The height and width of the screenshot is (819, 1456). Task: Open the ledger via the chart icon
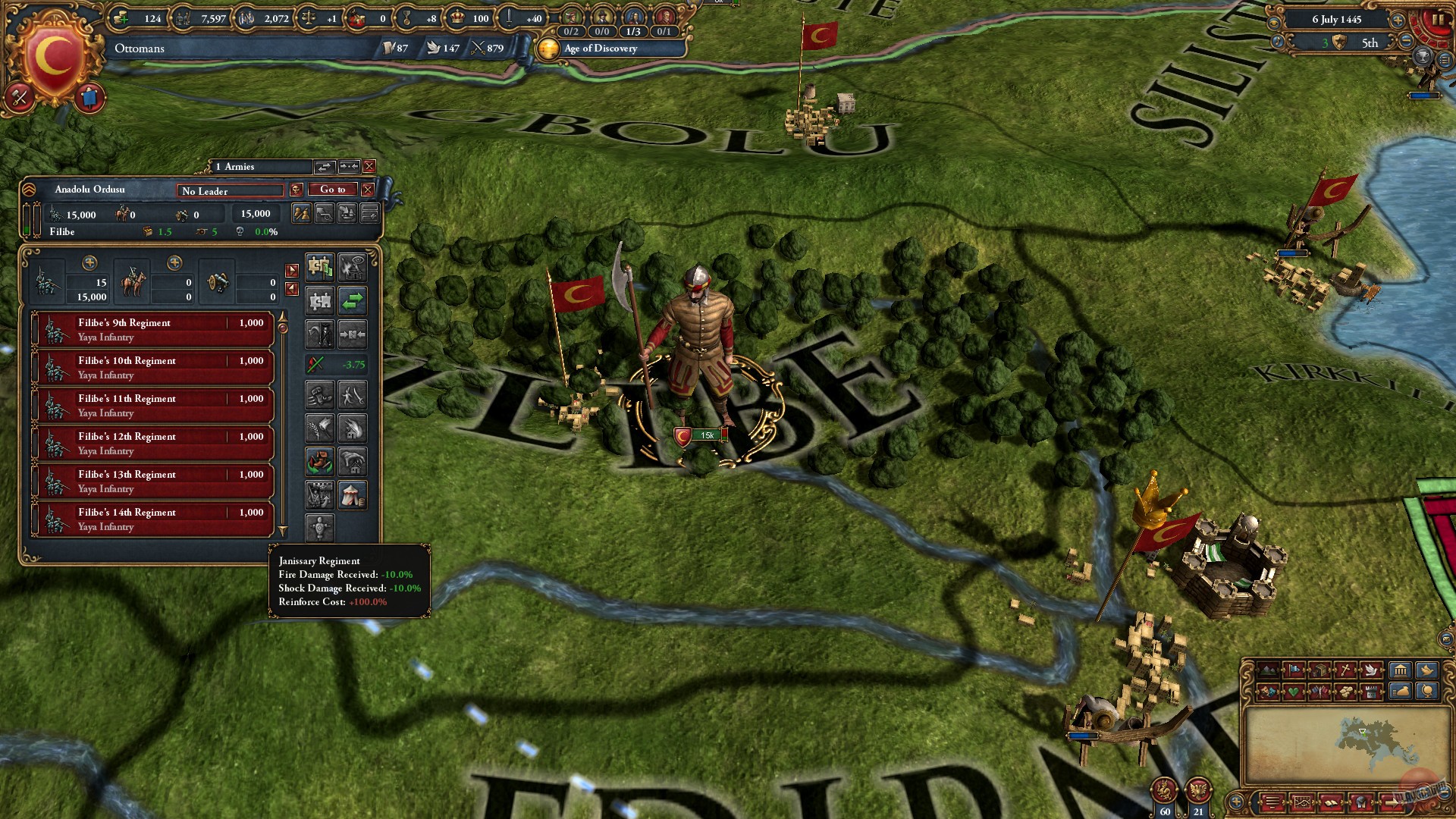point(1303,802)
